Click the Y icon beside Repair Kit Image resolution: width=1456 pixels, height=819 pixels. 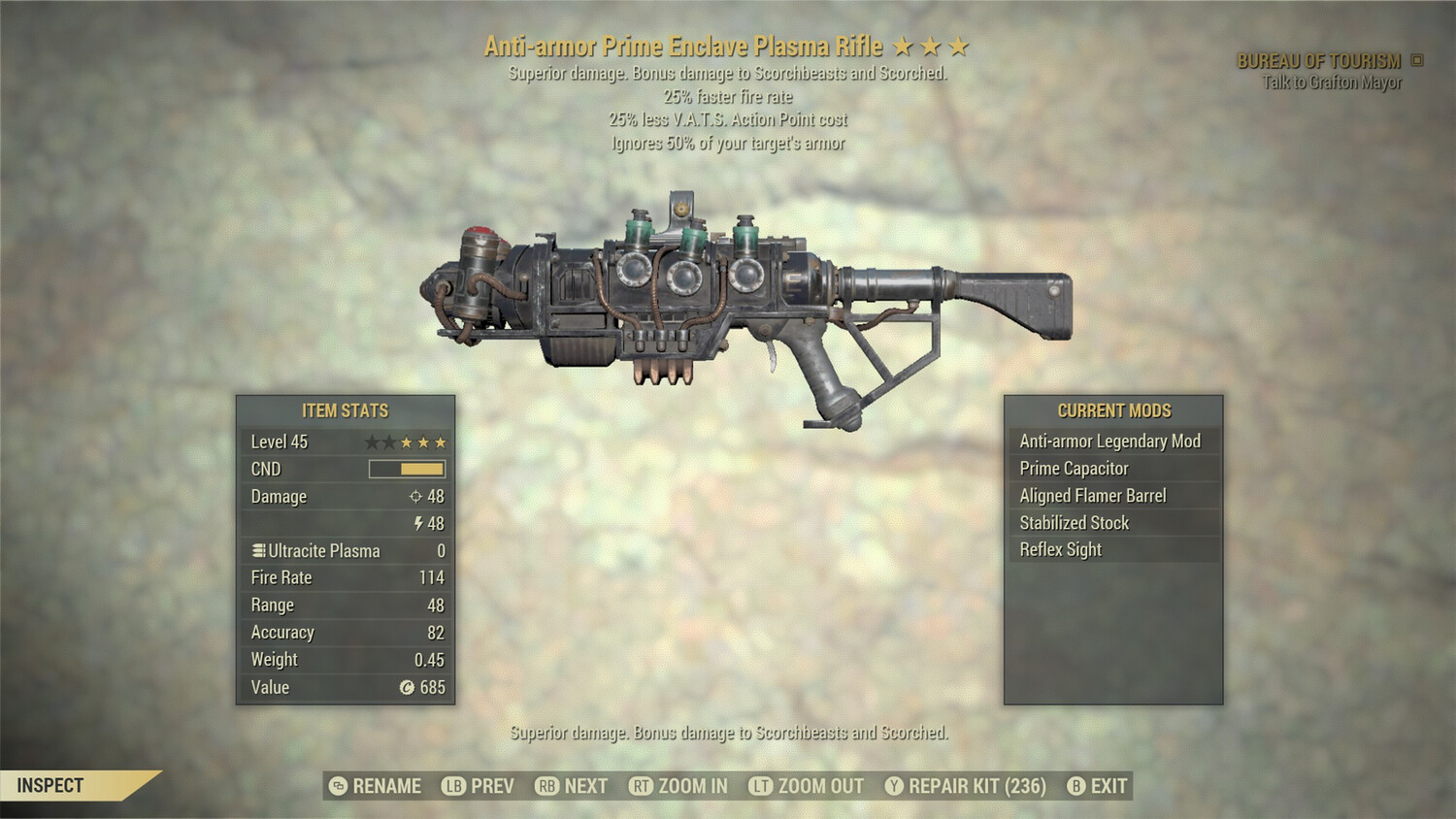click(x=893, y=787)
